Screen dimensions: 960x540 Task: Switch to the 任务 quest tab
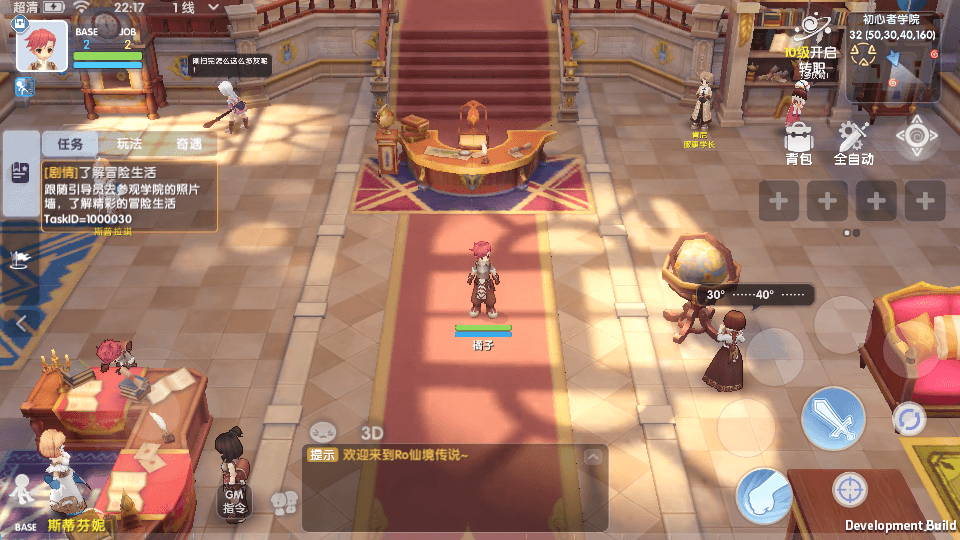[70, 144]
